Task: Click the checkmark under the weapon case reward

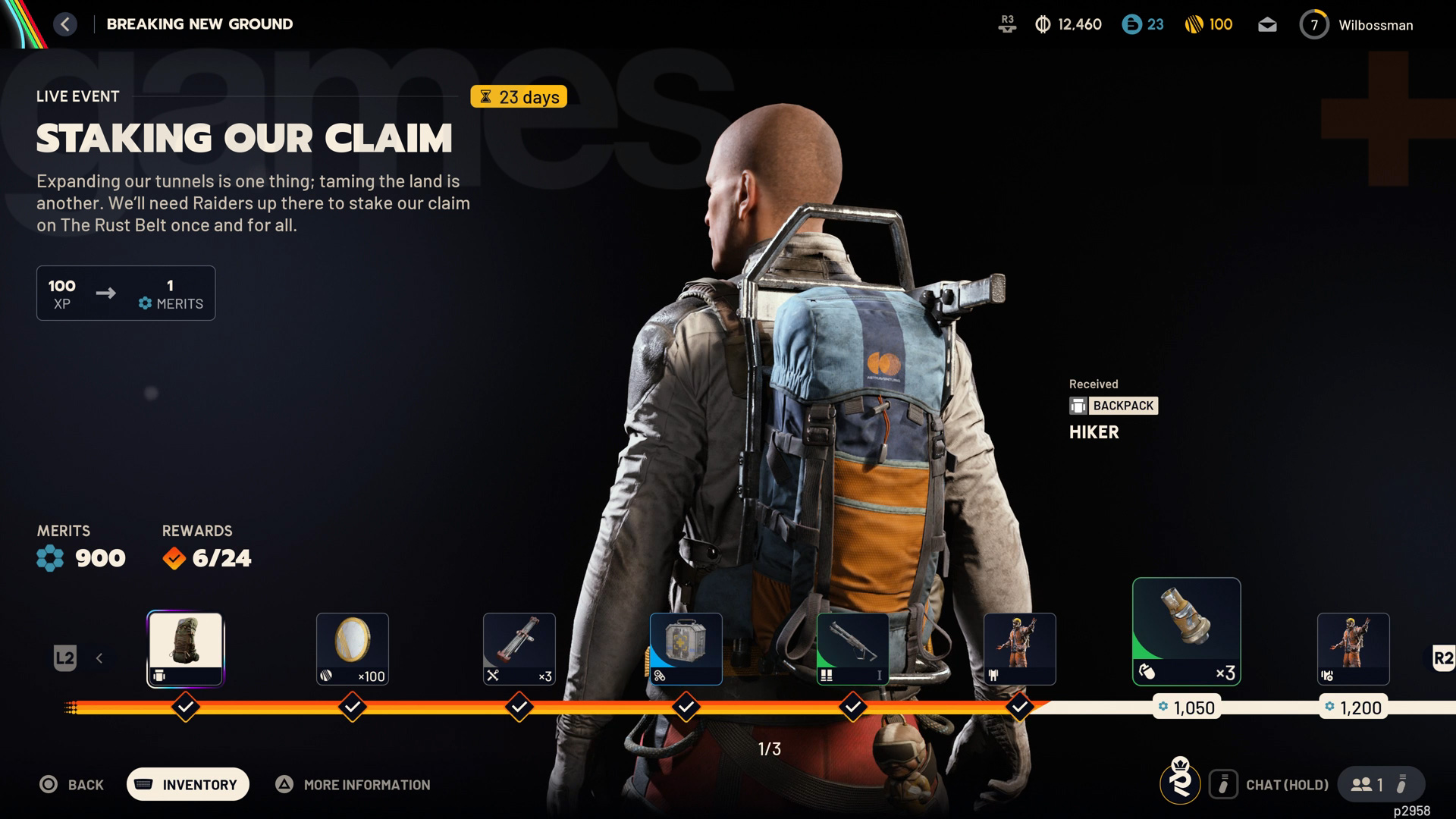Action: tap(686, 706)
